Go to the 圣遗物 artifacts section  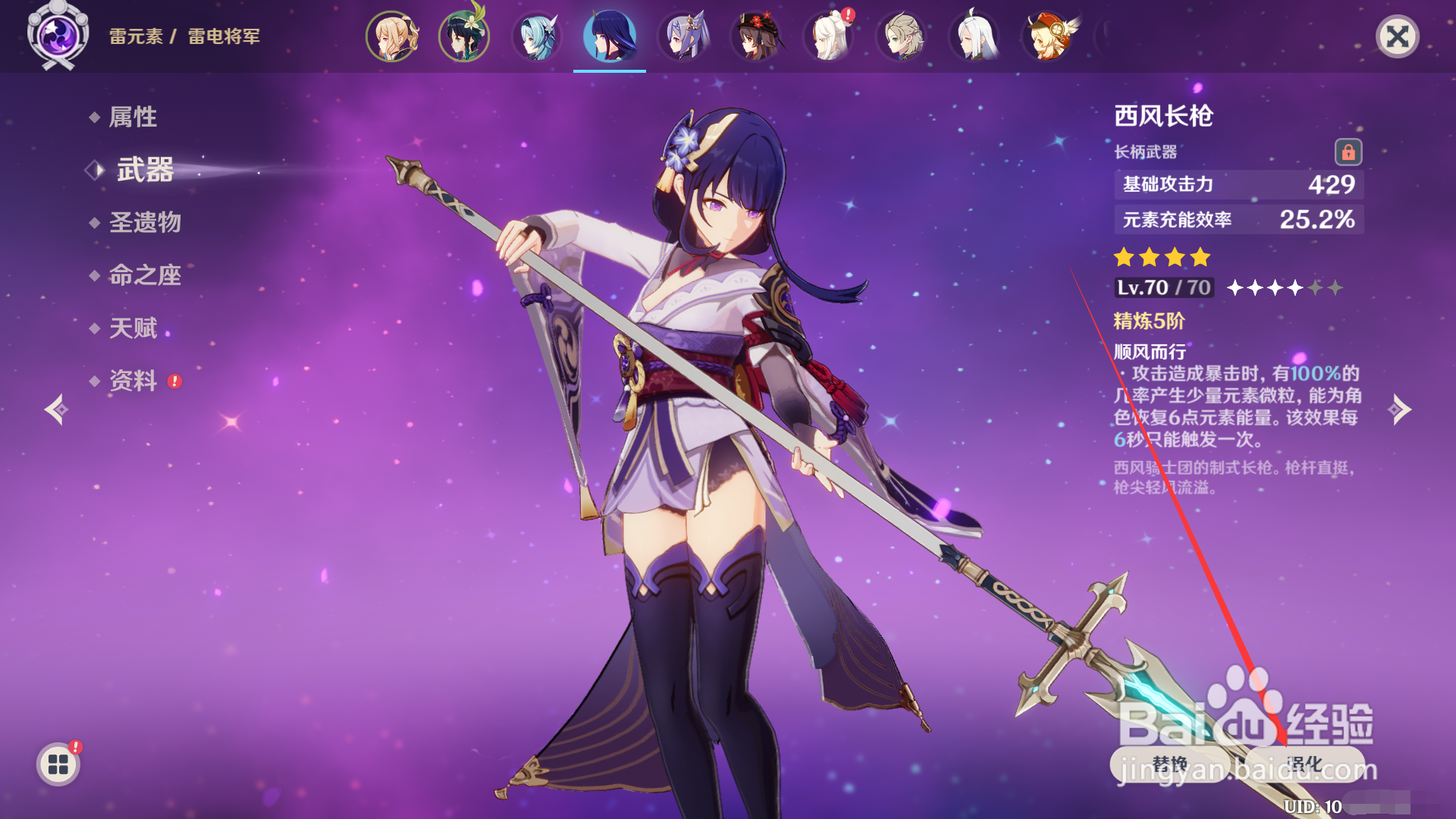click(x=145, y=222)
